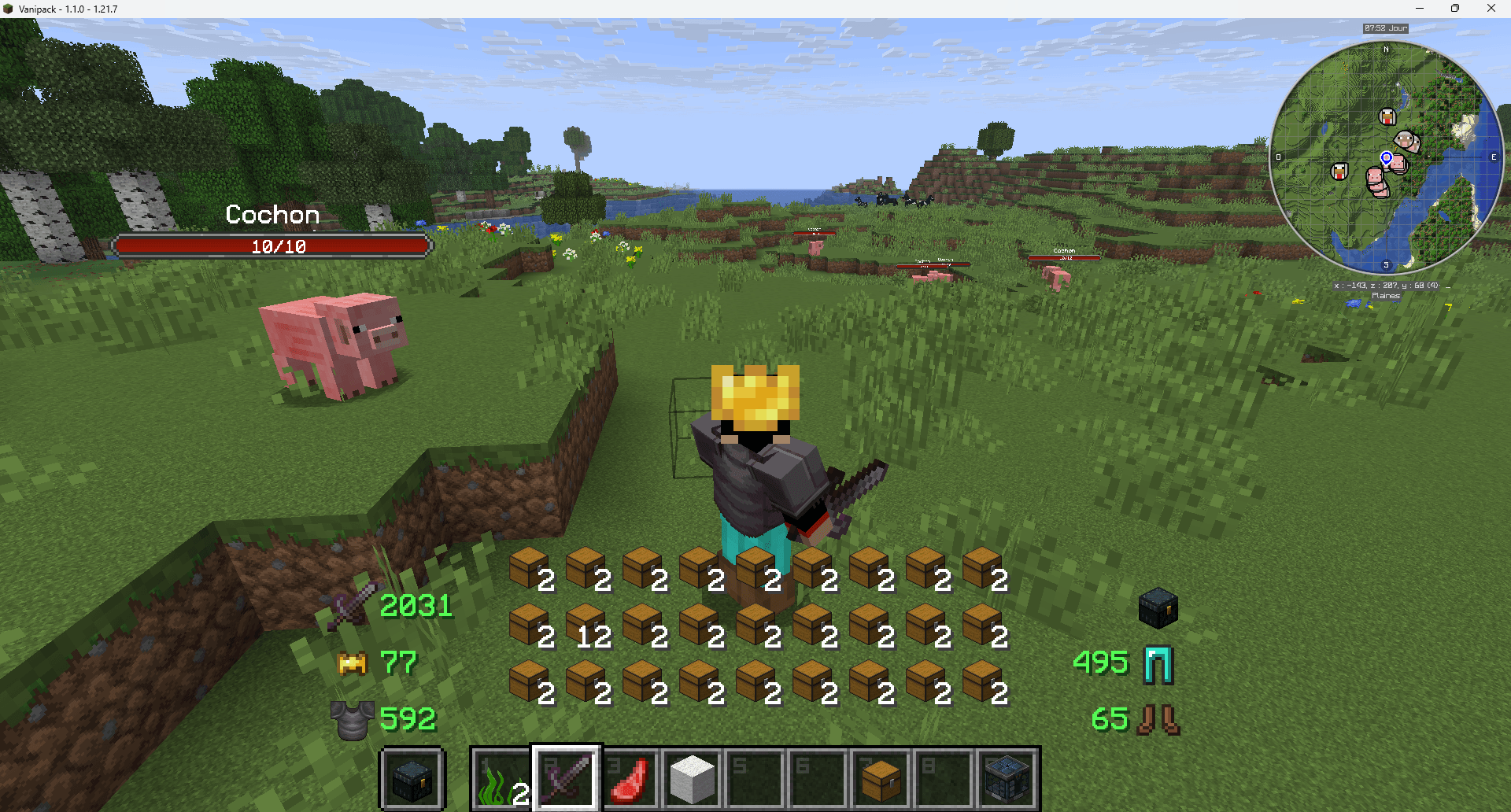1511x812 pixels.
Task: Select the white quartz block in hotbar slot 4
Action: (x=691, y=779)
